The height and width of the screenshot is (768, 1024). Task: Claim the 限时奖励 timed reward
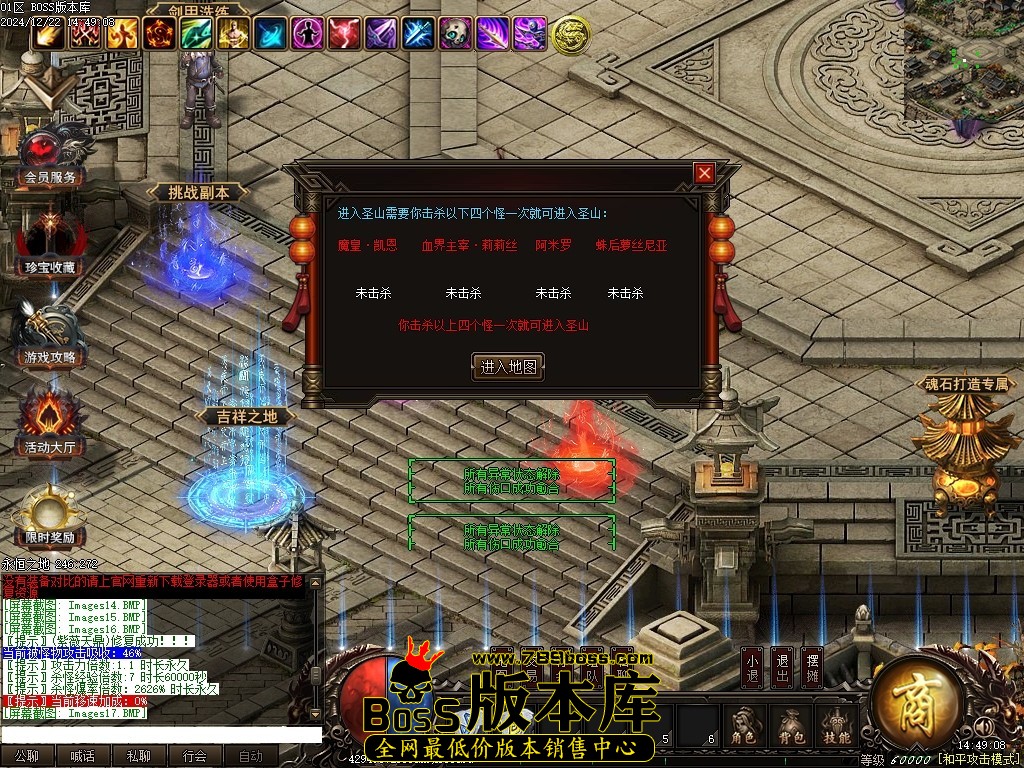point(50,515)
